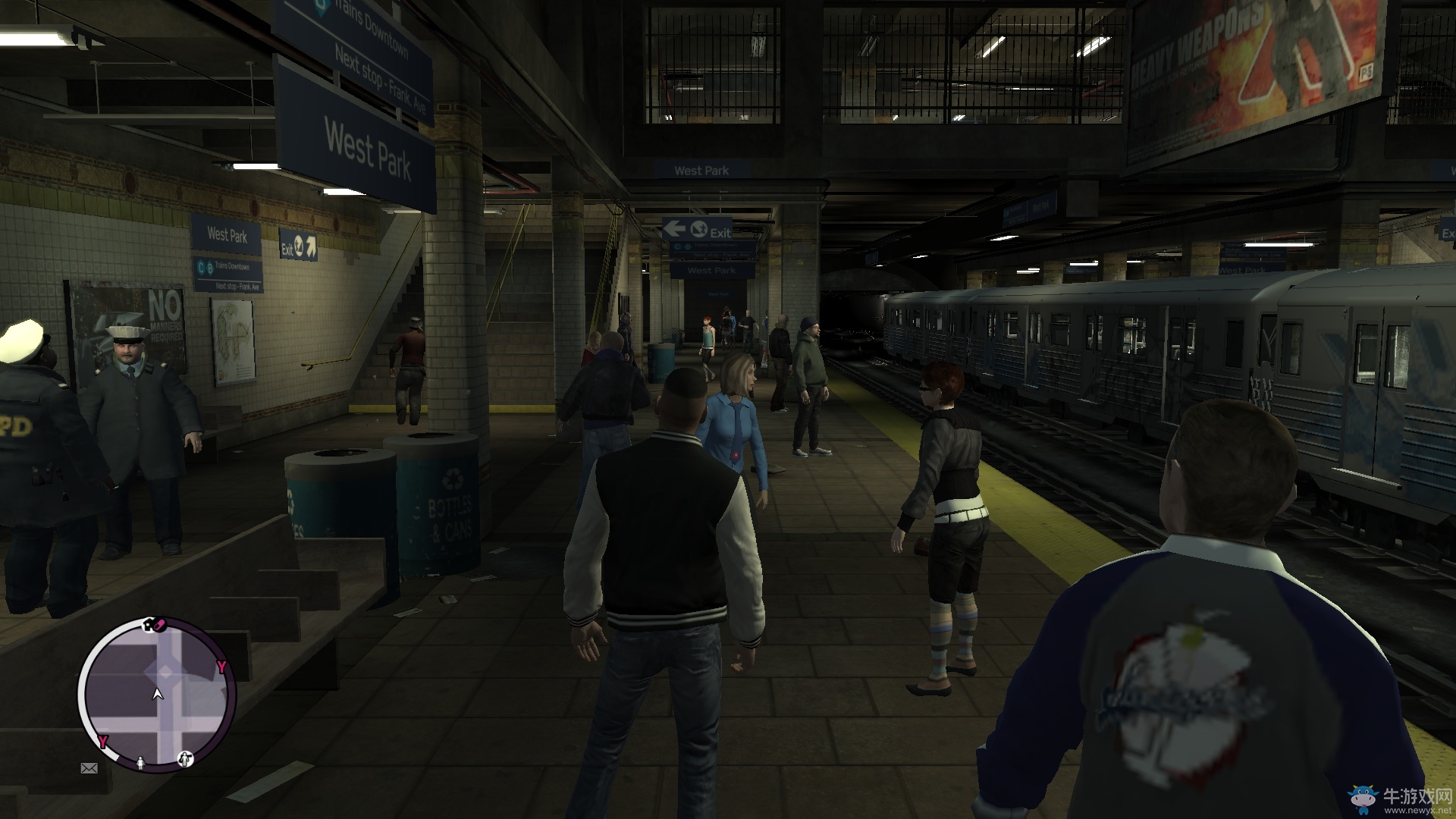Click the circular radar minimap
This screenshot has width=1456, height=819.
[x=157, y=695]
